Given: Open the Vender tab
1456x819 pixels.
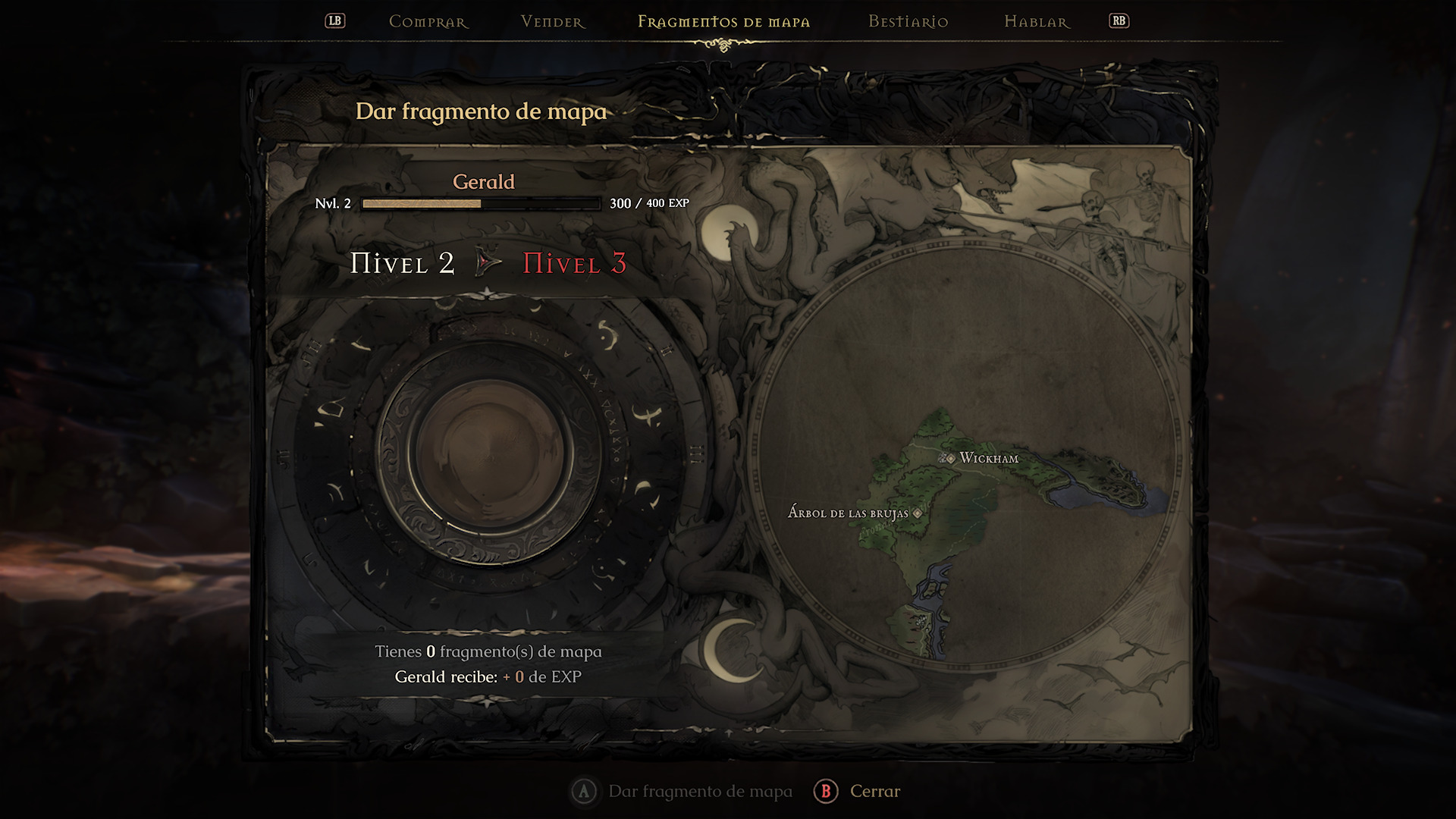Looking at the screenshot, I should pos(553,22).
